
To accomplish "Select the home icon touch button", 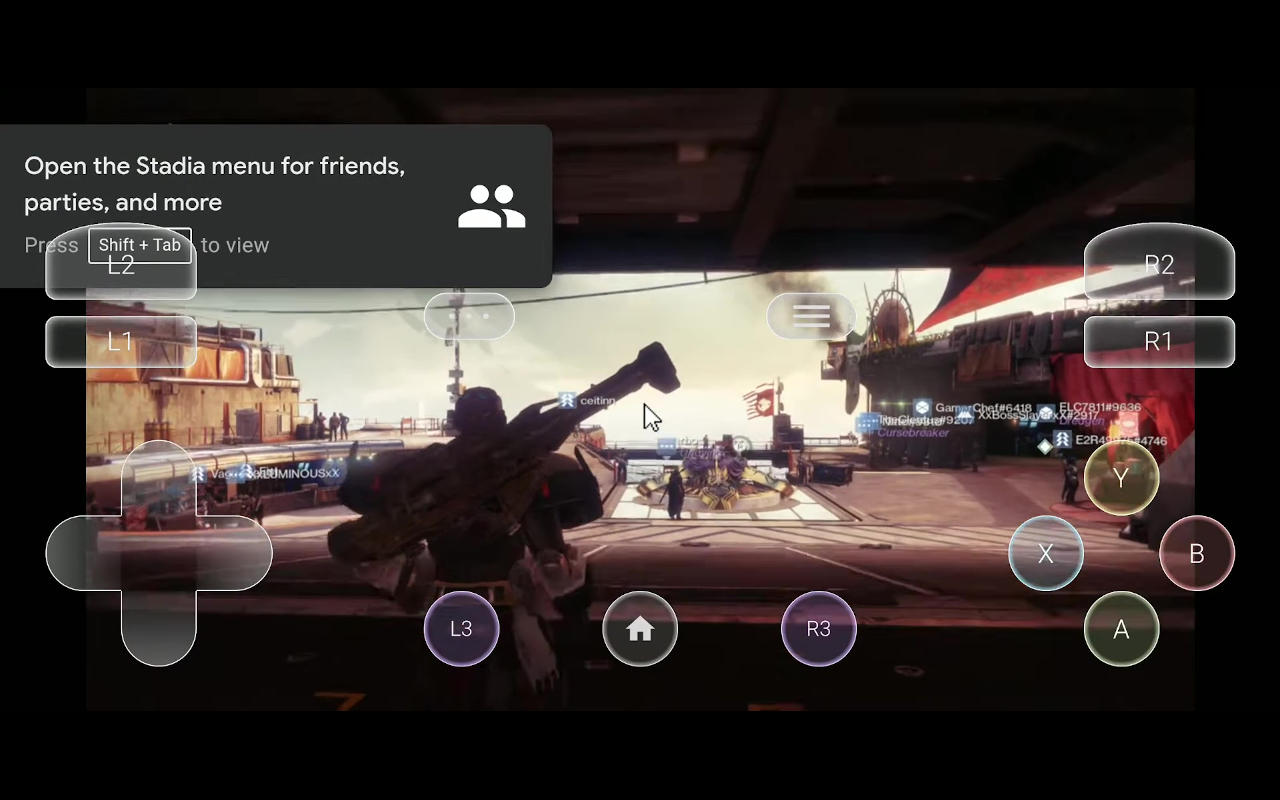I will click(640, 629).
